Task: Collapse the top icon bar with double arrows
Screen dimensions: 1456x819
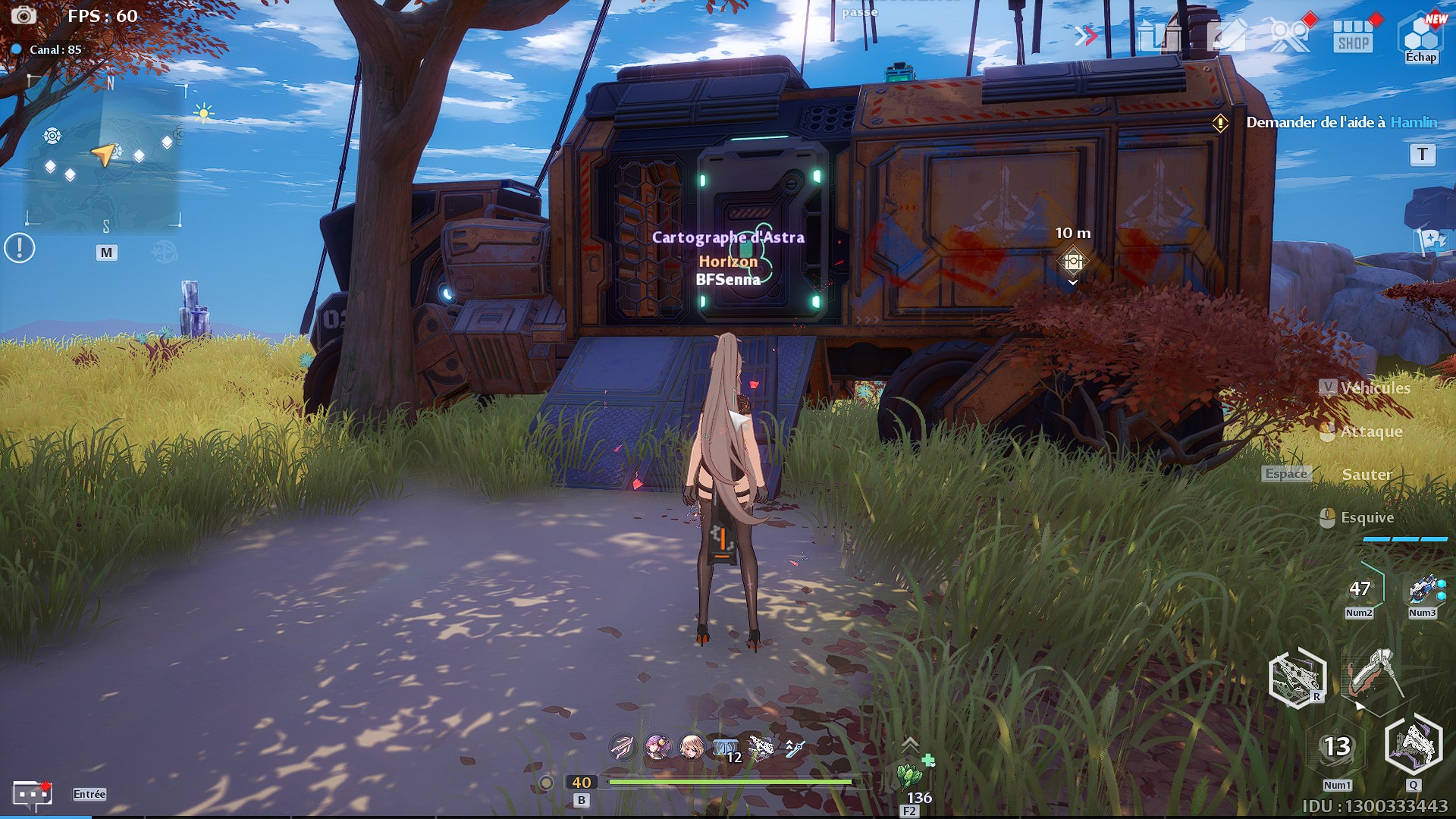Action: pyautogui.click(x=1086, y=36)
